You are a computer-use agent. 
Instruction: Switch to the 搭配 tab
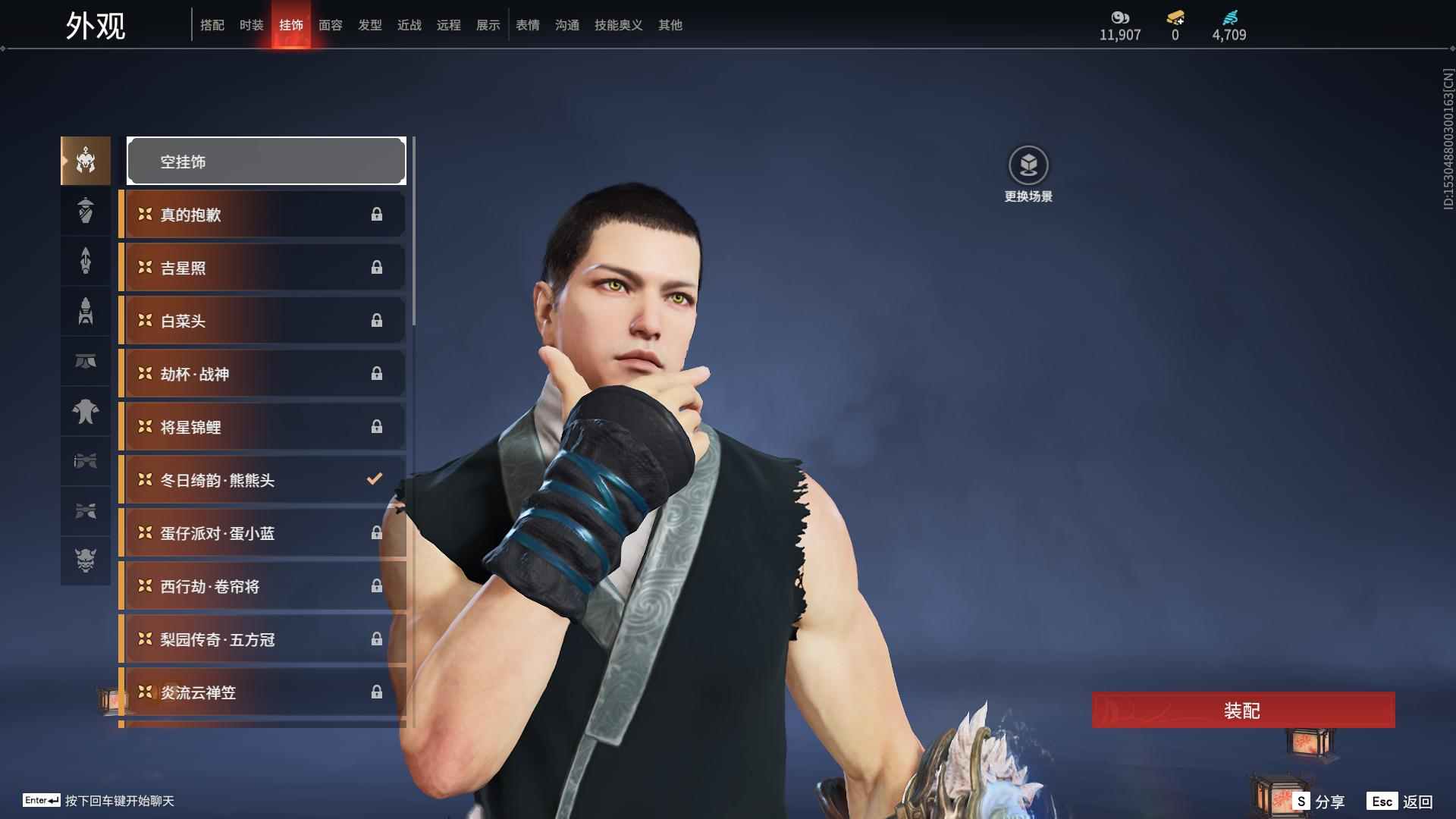212,25
